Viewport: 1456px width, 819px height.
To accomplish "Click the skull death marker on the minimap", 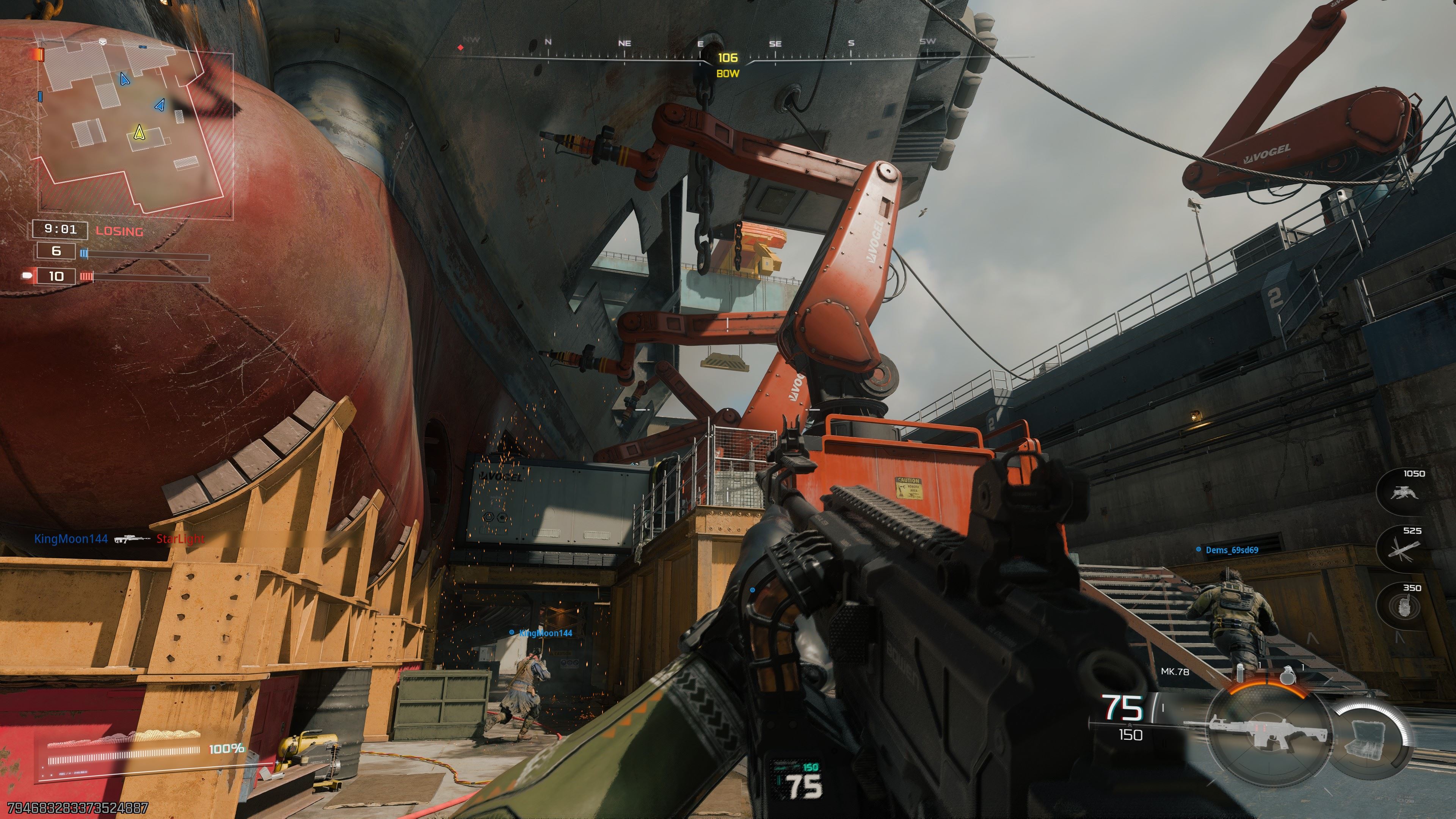I will [x=102, y=42].
